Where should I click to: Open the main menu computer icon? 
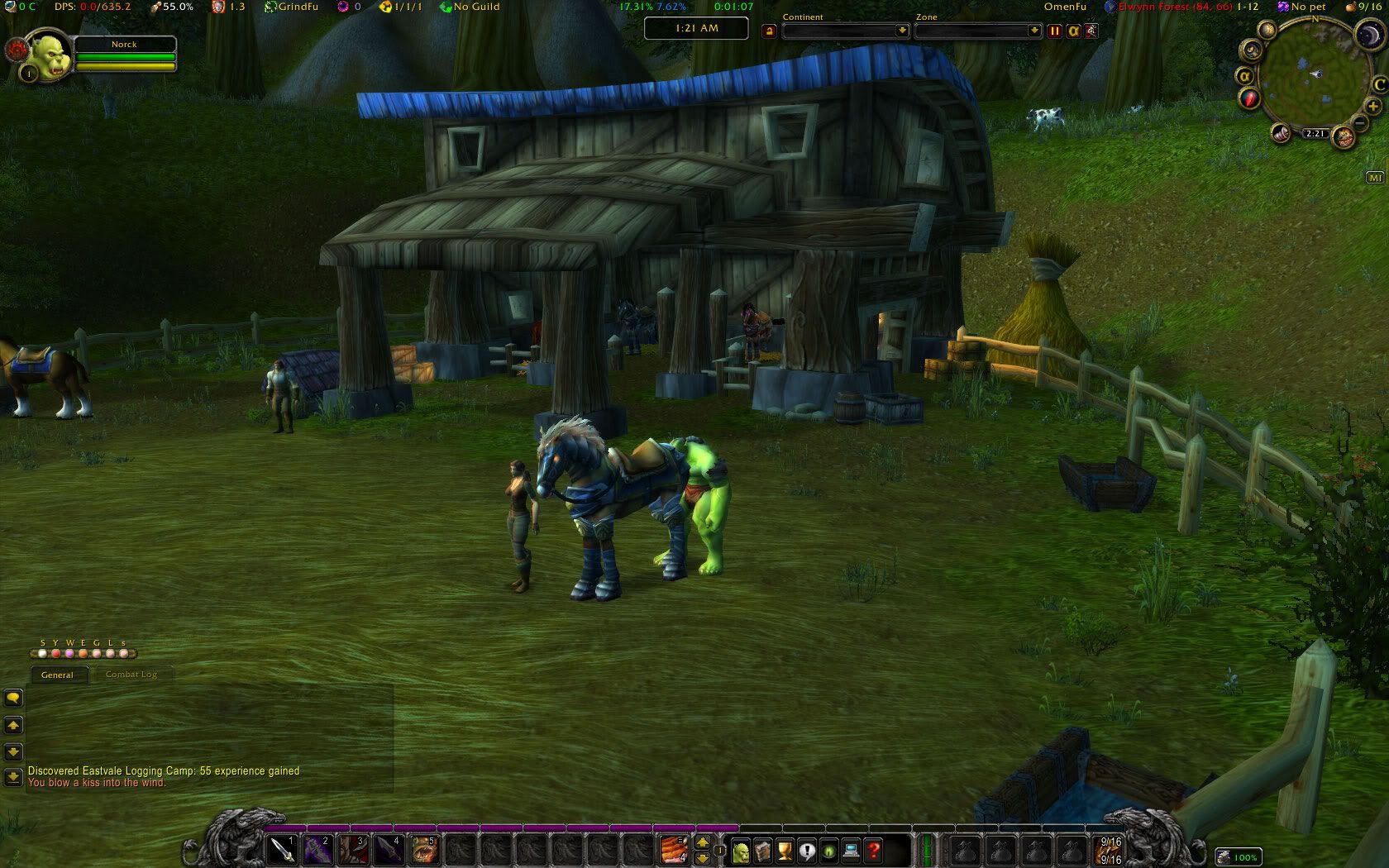click(851, 851)
